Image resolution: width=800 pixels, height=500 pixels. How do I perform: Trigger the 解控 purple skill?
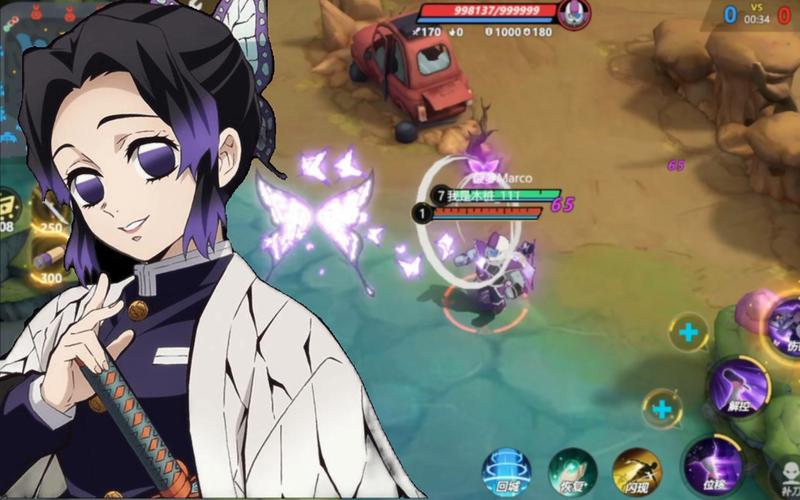pos(739,385)
